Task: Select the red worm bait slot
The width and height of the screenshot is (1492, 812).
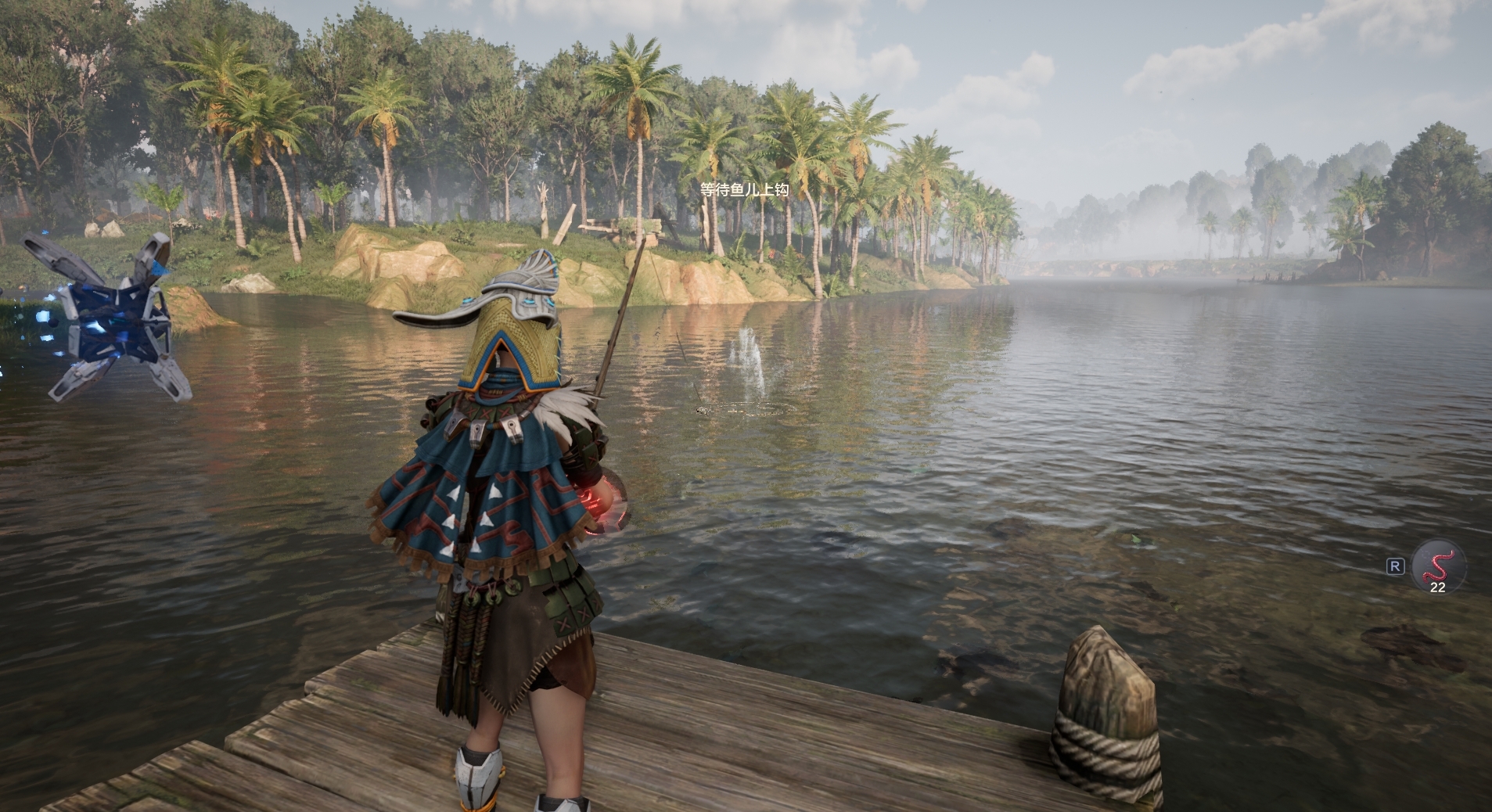Action: click(1438, 566)
